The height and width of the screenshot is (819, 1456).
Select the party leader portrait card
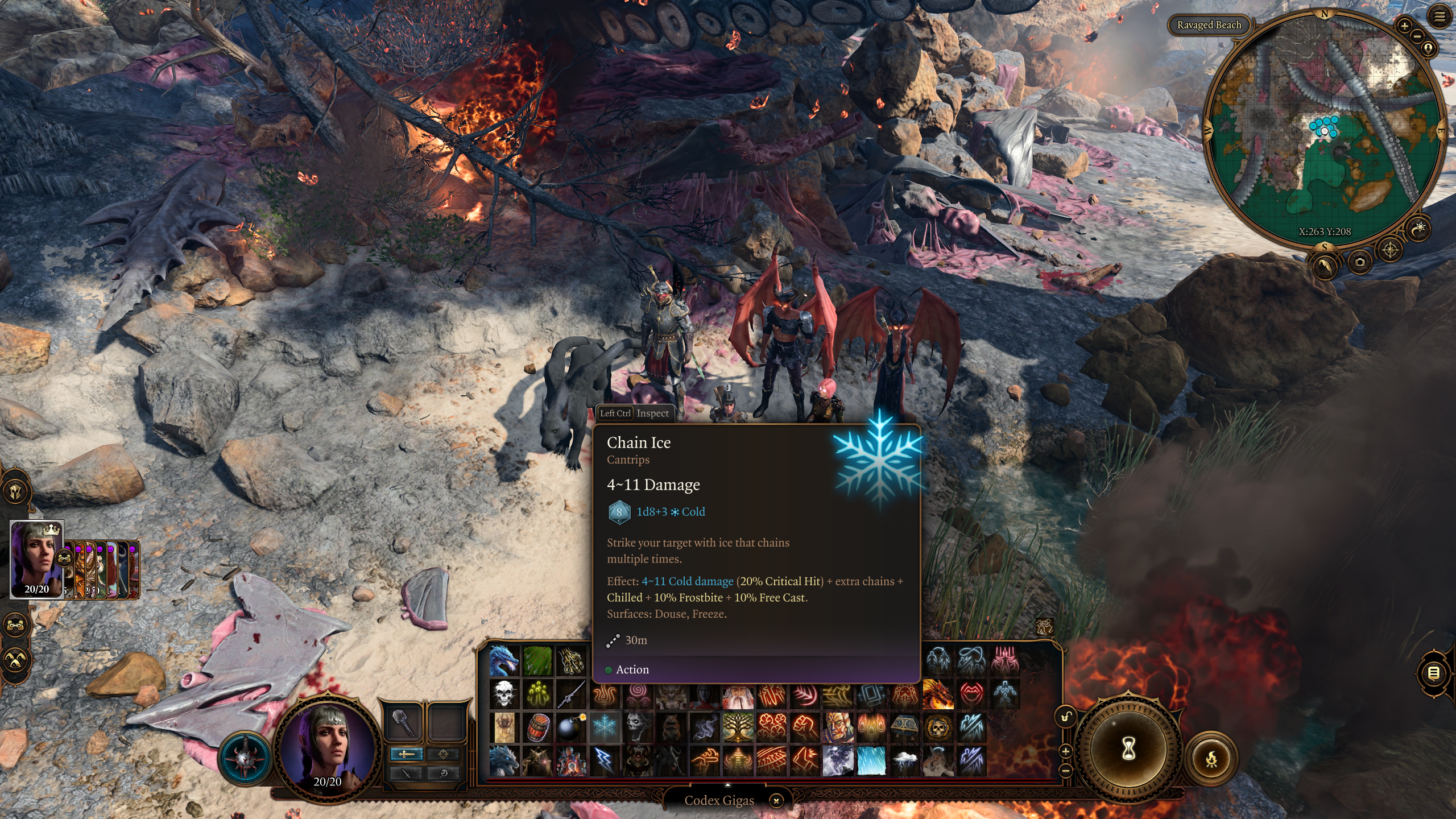[x=37, y=559]
